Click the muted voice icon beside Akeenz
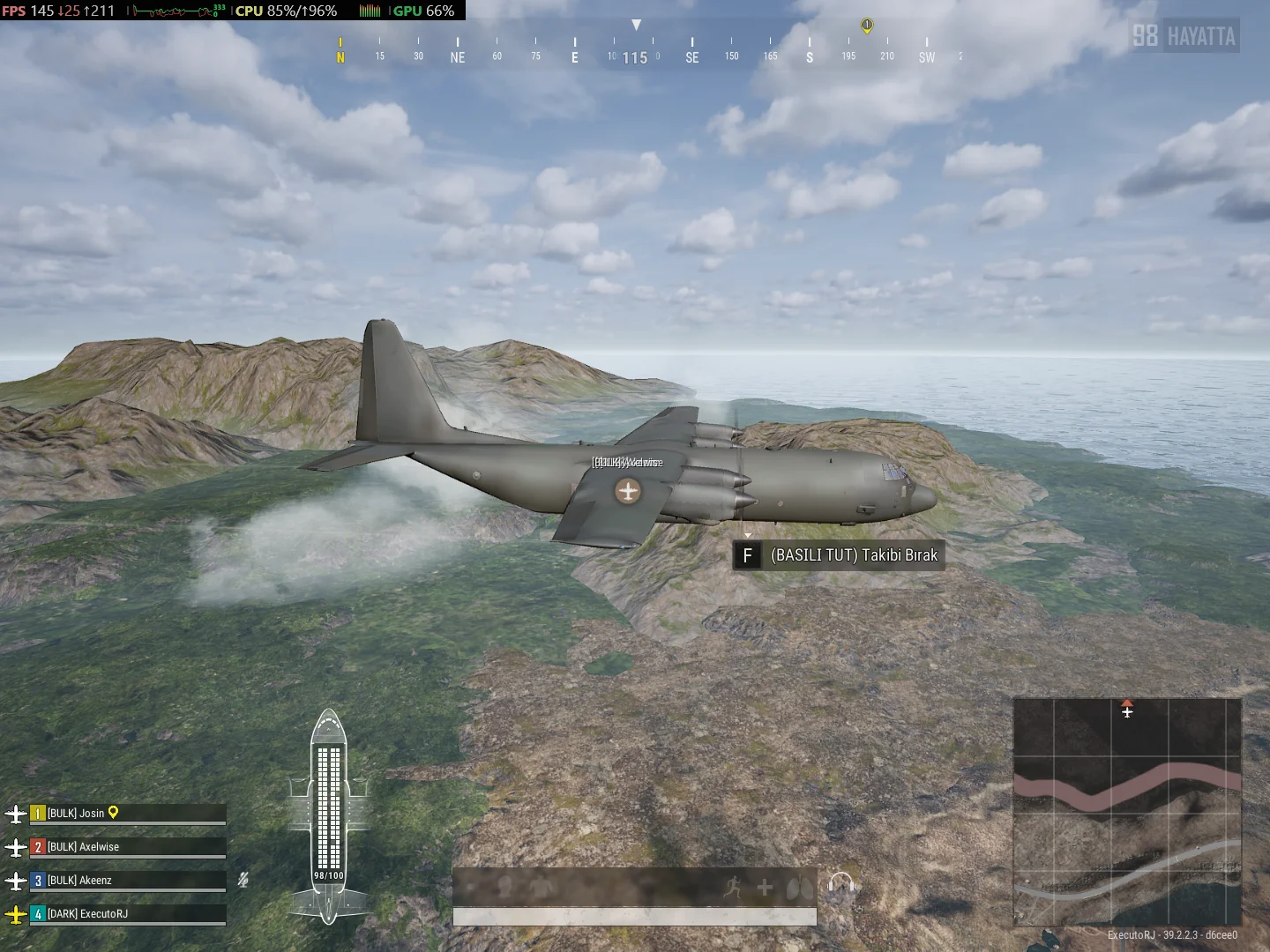This screenshot has width=1270, height=952. tap(243, 880)
